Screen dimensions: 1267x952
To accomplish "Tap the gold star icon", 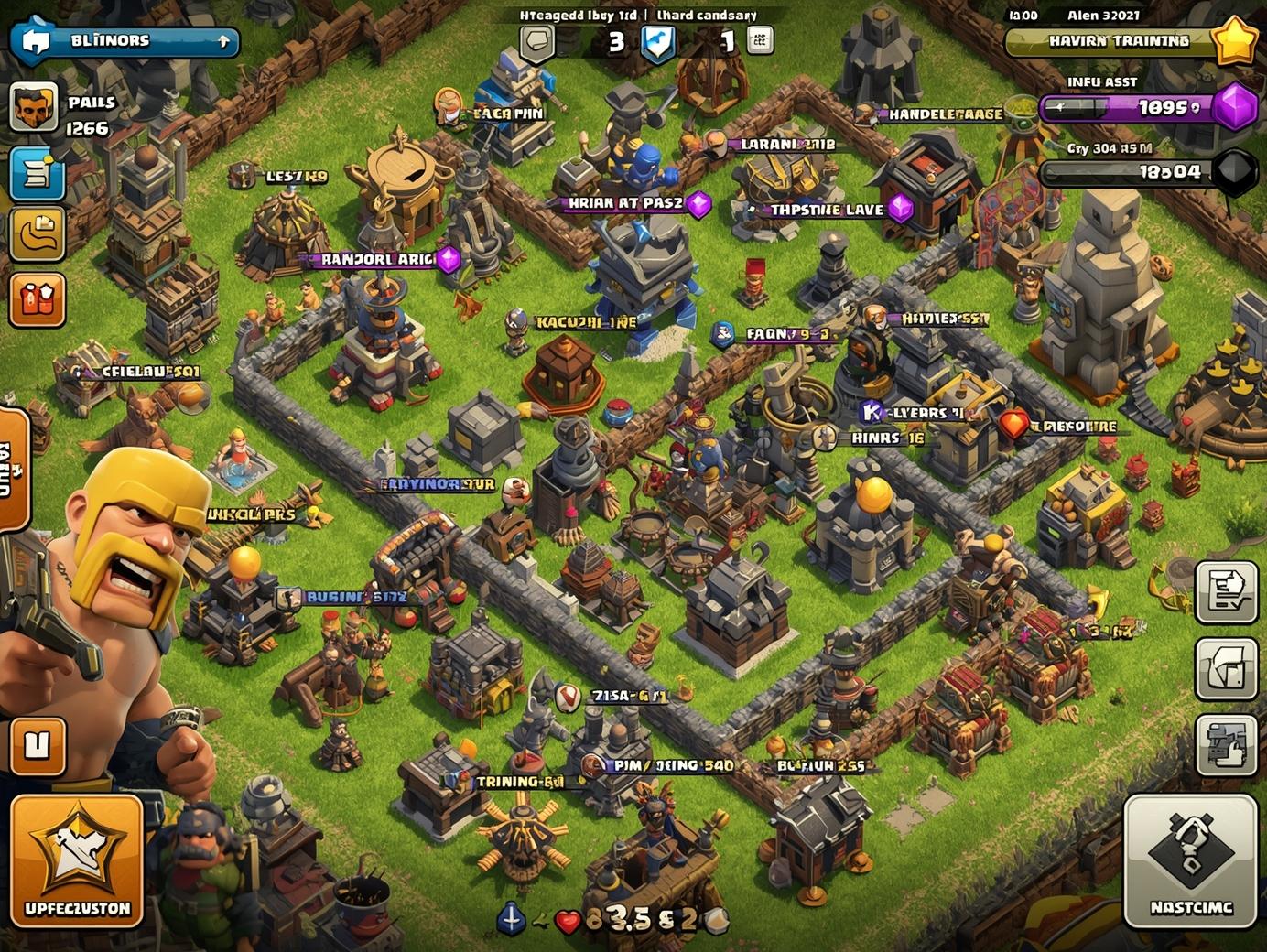I will coord(1235,39).
